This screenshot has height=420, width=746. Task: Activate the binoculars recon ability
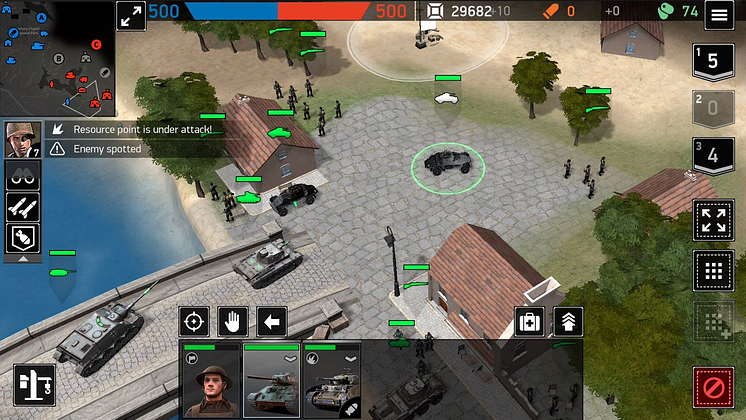[22, 177]
